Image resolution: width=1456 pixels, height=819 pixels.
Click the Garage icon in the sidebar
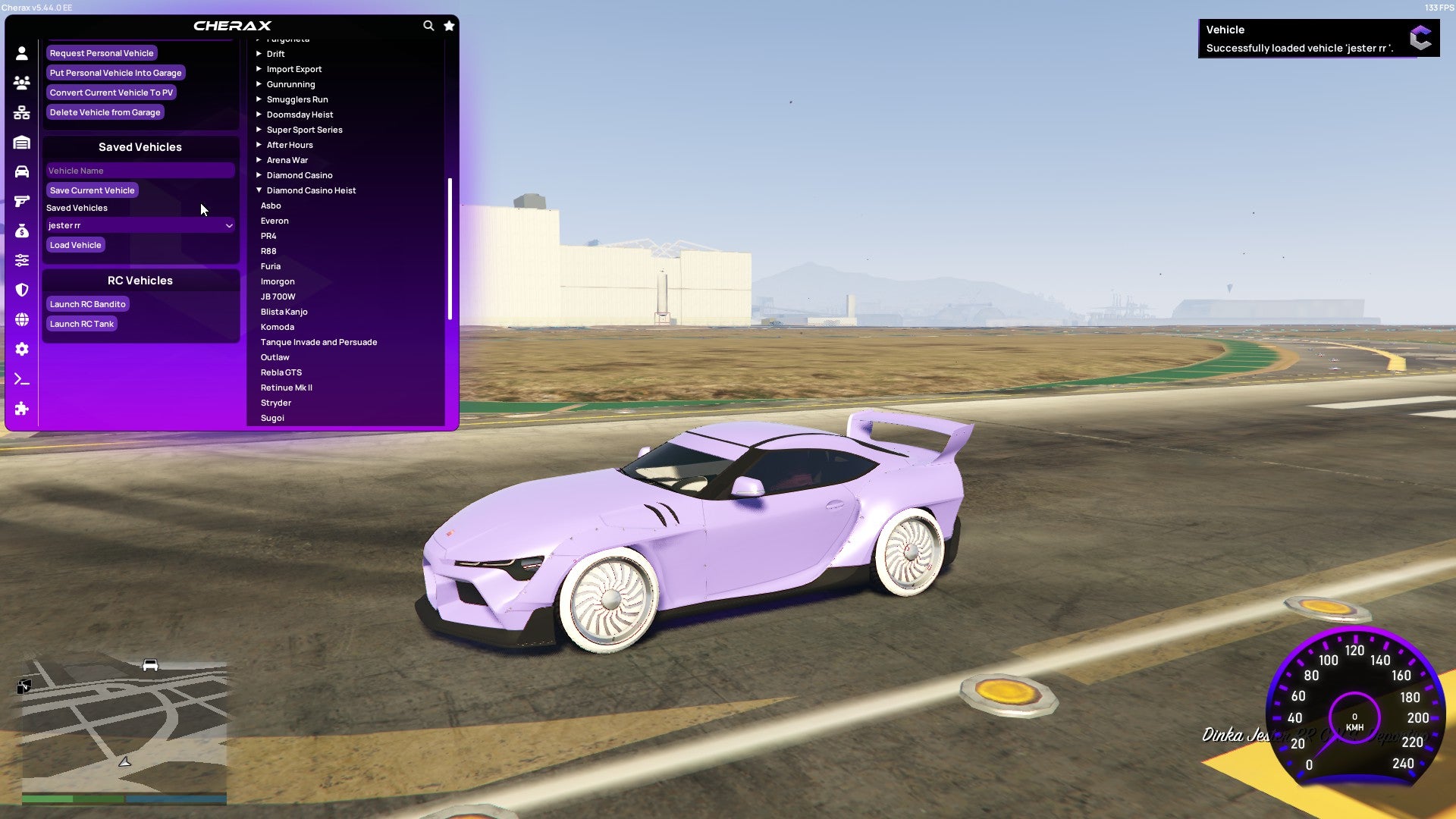coord(22,143)
